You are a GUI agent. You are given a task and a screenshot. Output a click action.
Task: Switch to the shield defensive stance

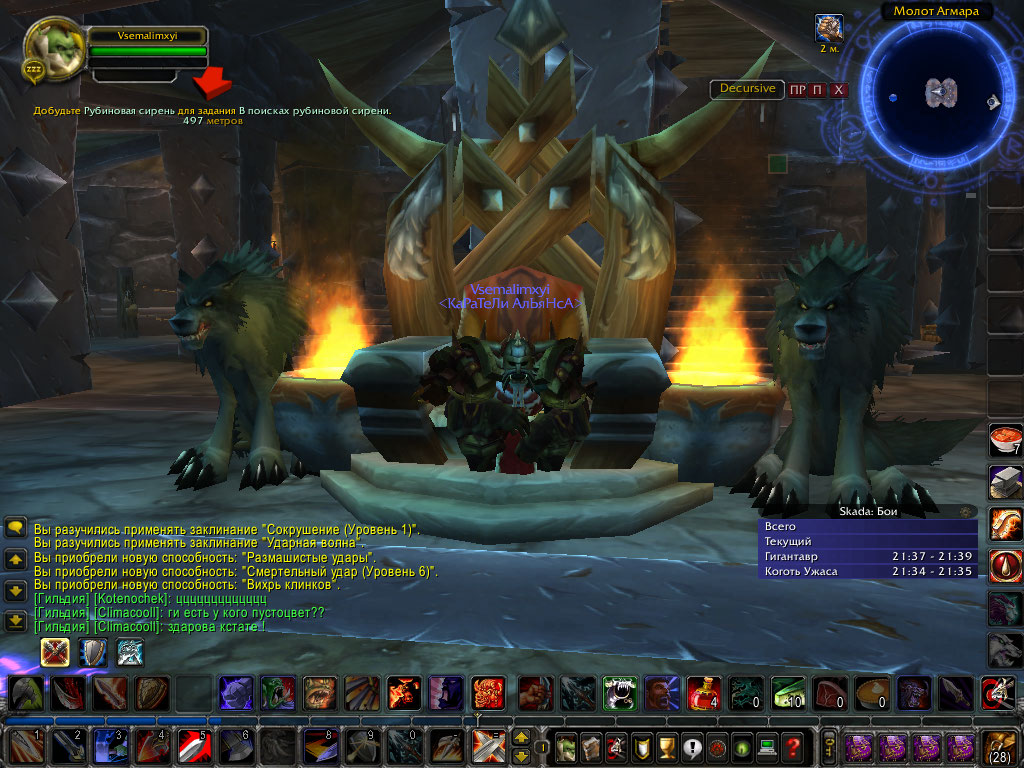pyautogui.click(x=93, y=652)
